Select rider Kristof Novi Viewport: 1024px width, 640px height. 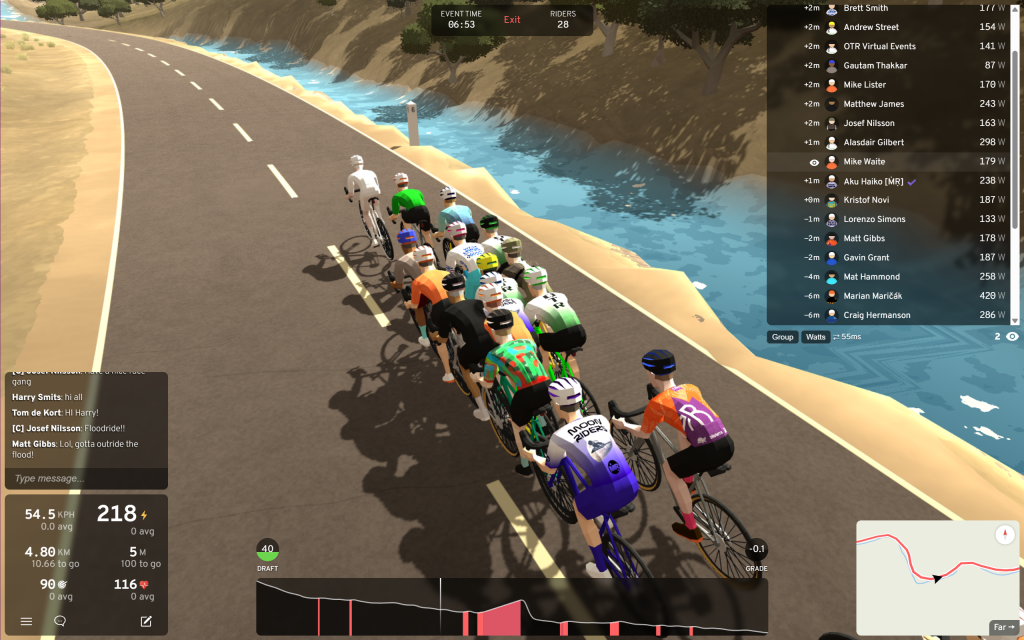click(x=865, y=200)
